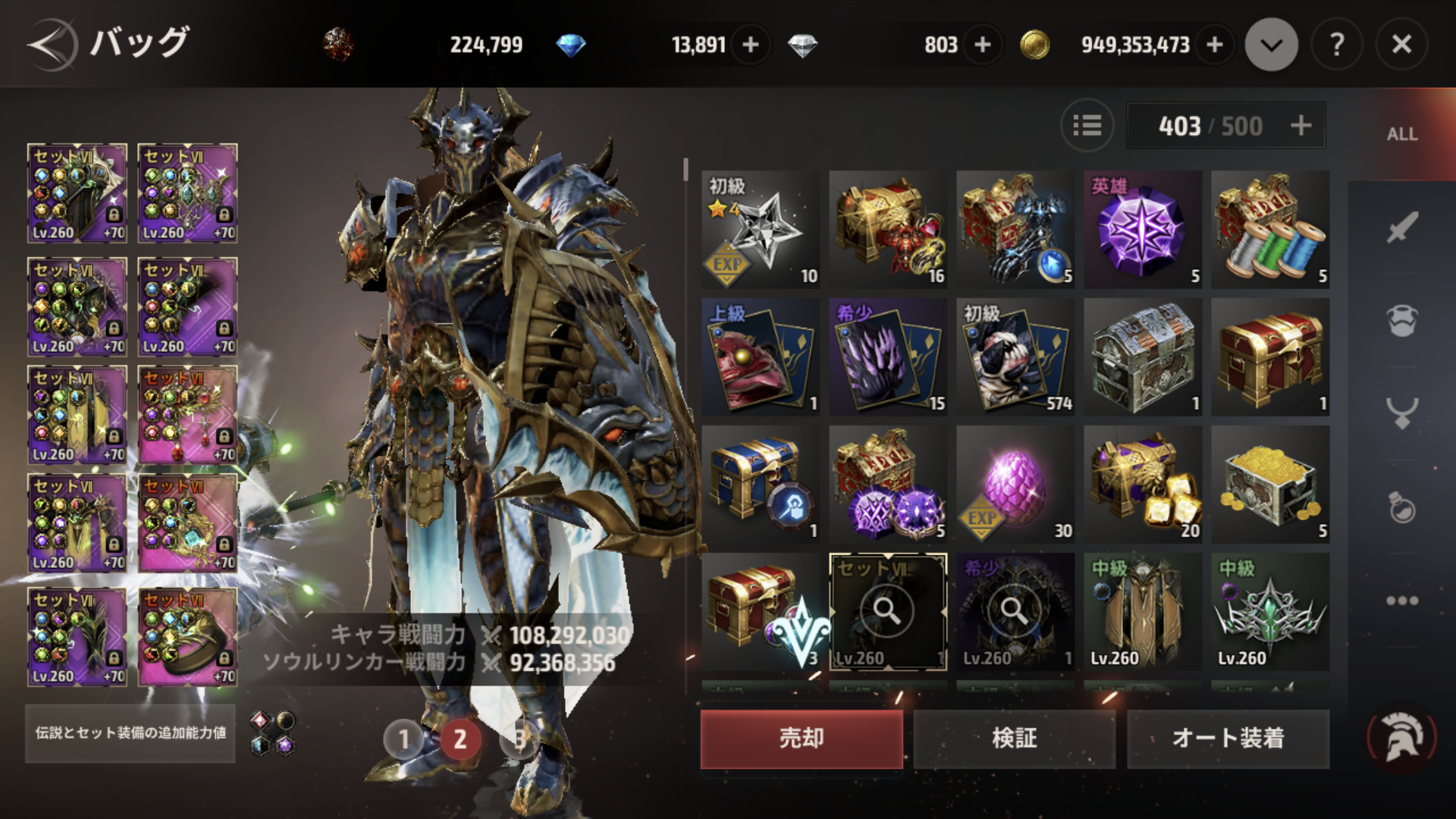This screenshot has height=819, width=1456.
Task: Close the bag screen with X
Action: pyautogui.click(x=1401, y=45)
